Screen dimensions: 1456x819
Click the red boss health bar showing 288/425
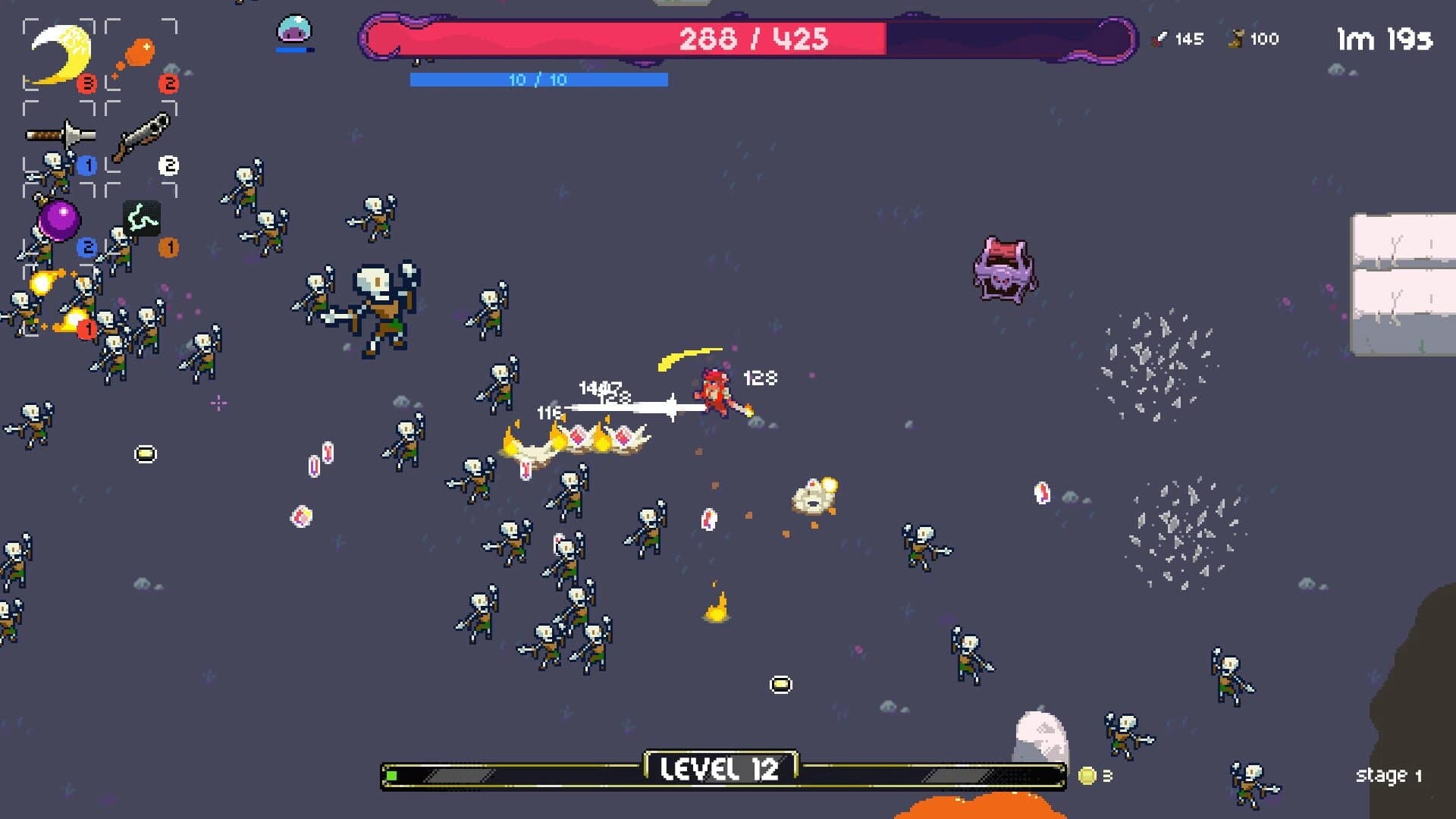(755, 36)
